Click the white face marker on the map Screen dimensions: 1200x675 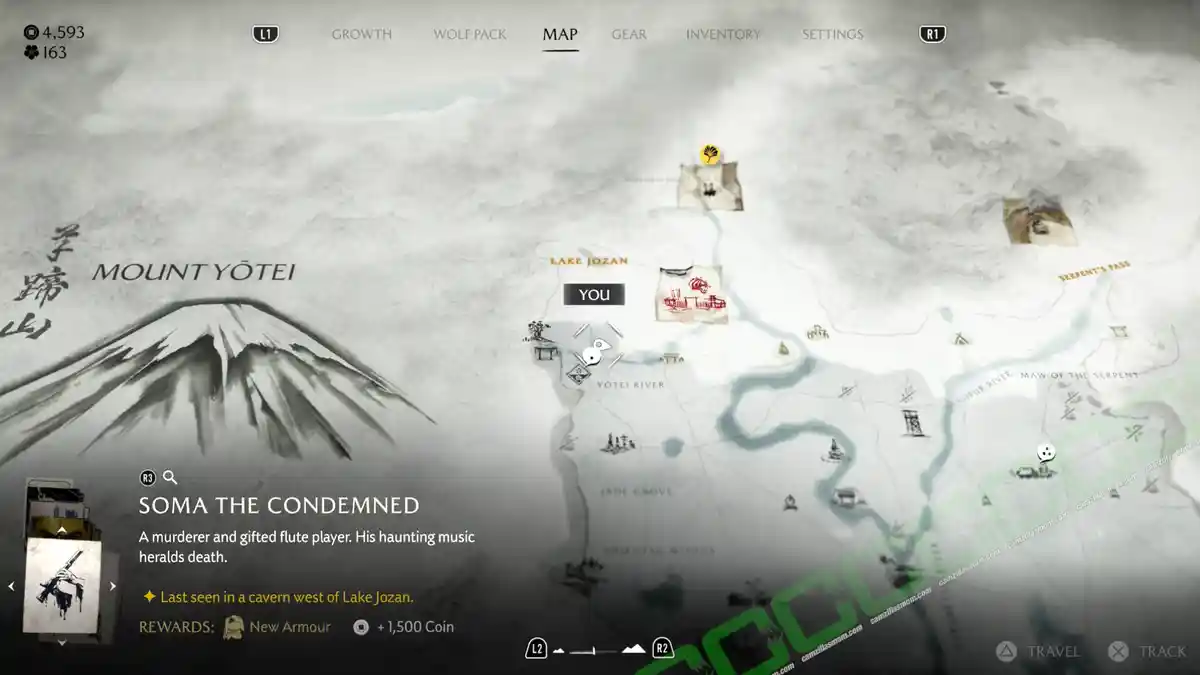pyautogui.click(x=1044, y=452)
